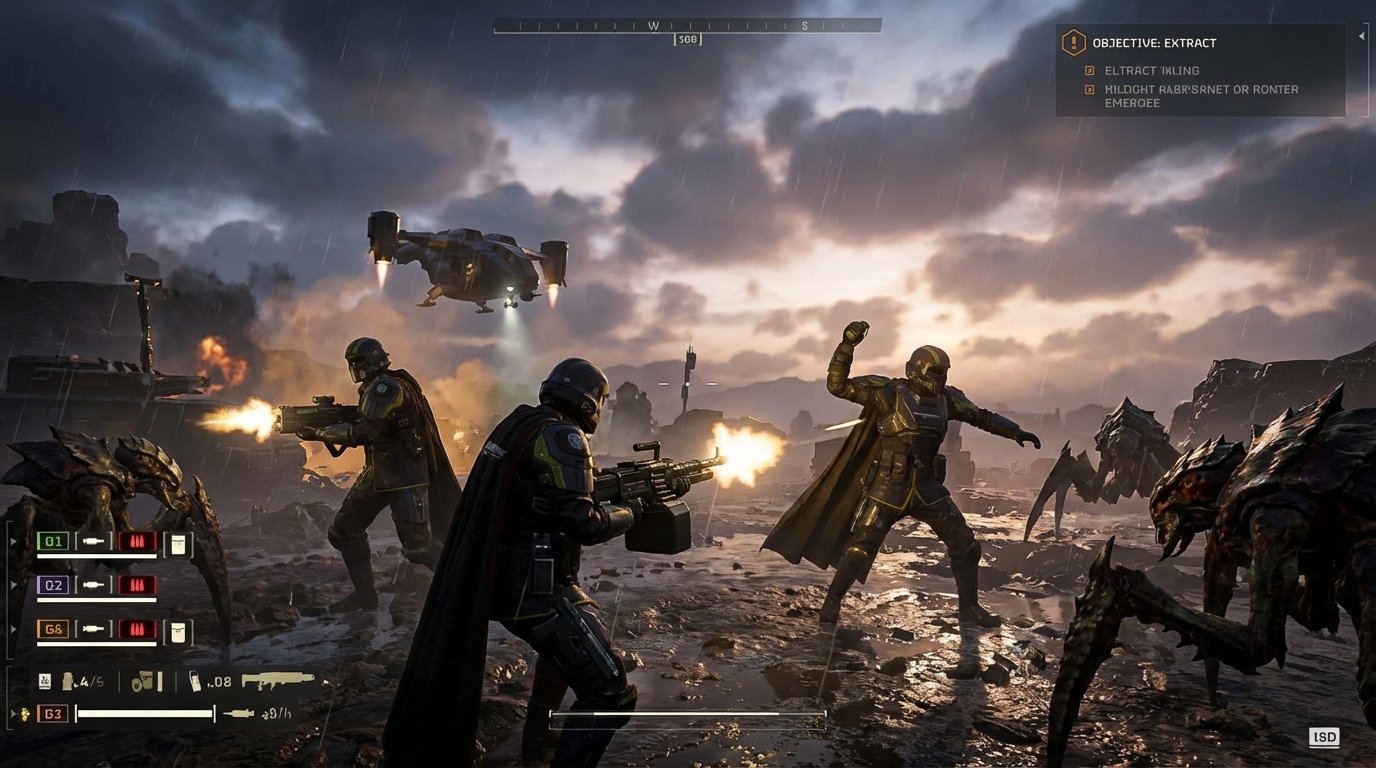Click the red grenade ammo icon for player 02

tap(137, 585)
